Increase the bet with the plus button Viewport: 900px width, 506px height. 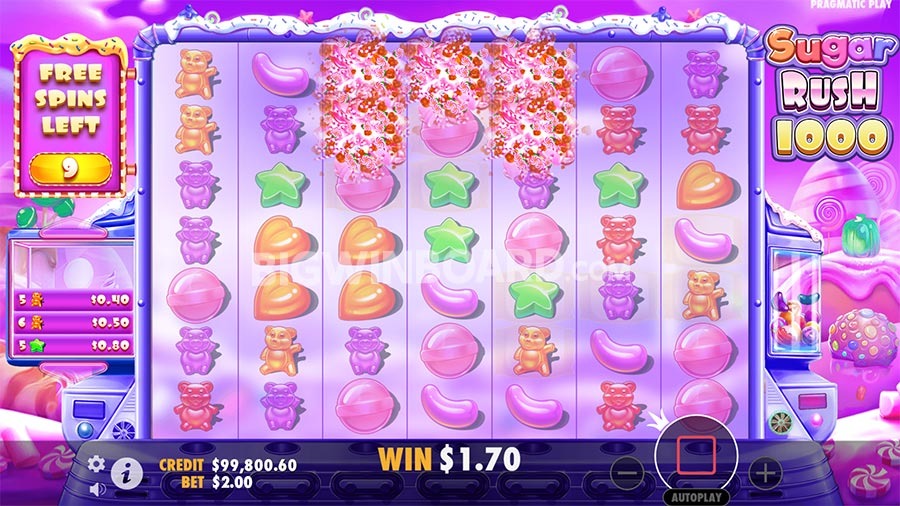coord(763,472)
